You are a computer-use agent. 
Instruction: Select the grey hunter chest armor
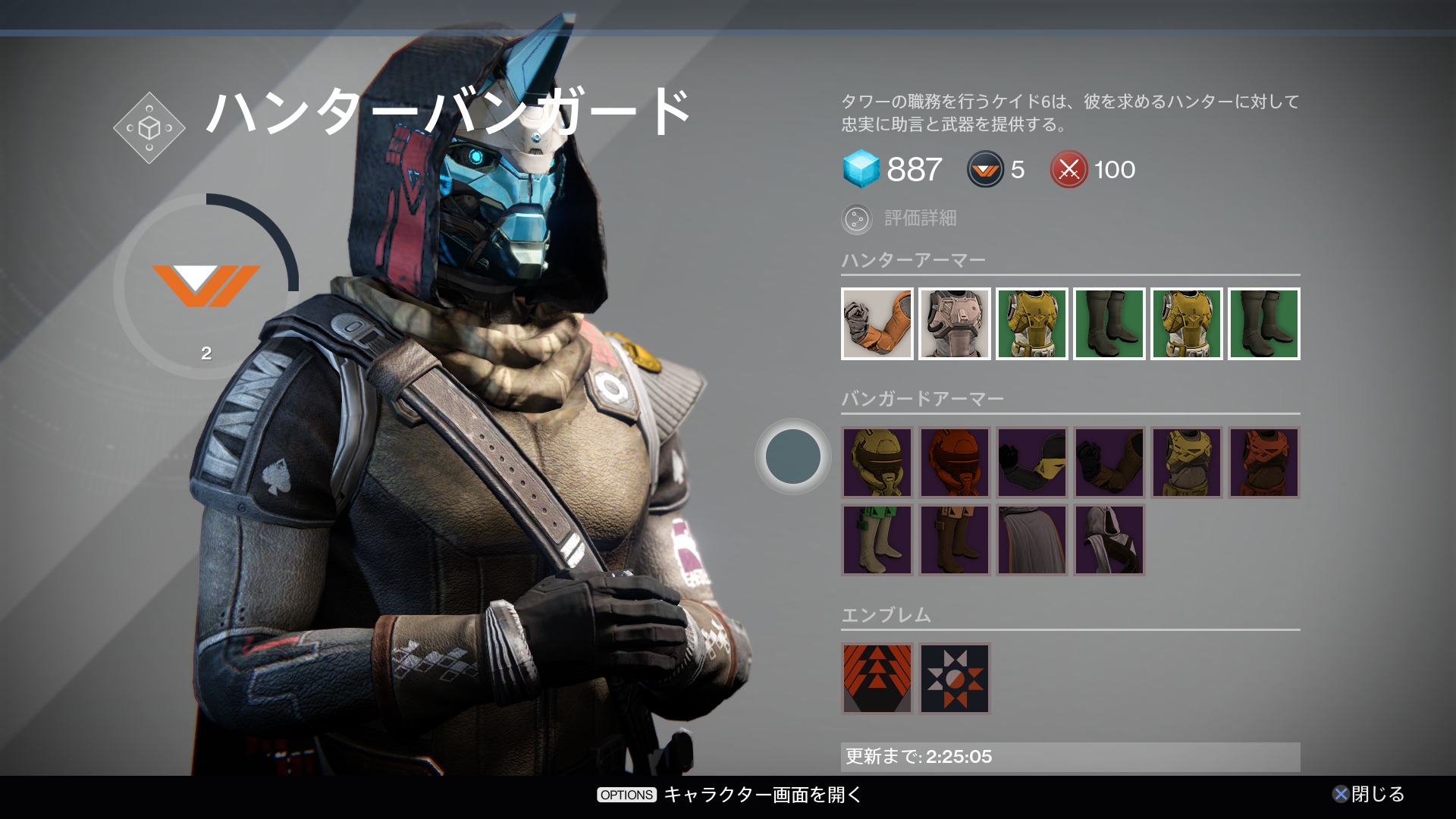pos(955,324)
